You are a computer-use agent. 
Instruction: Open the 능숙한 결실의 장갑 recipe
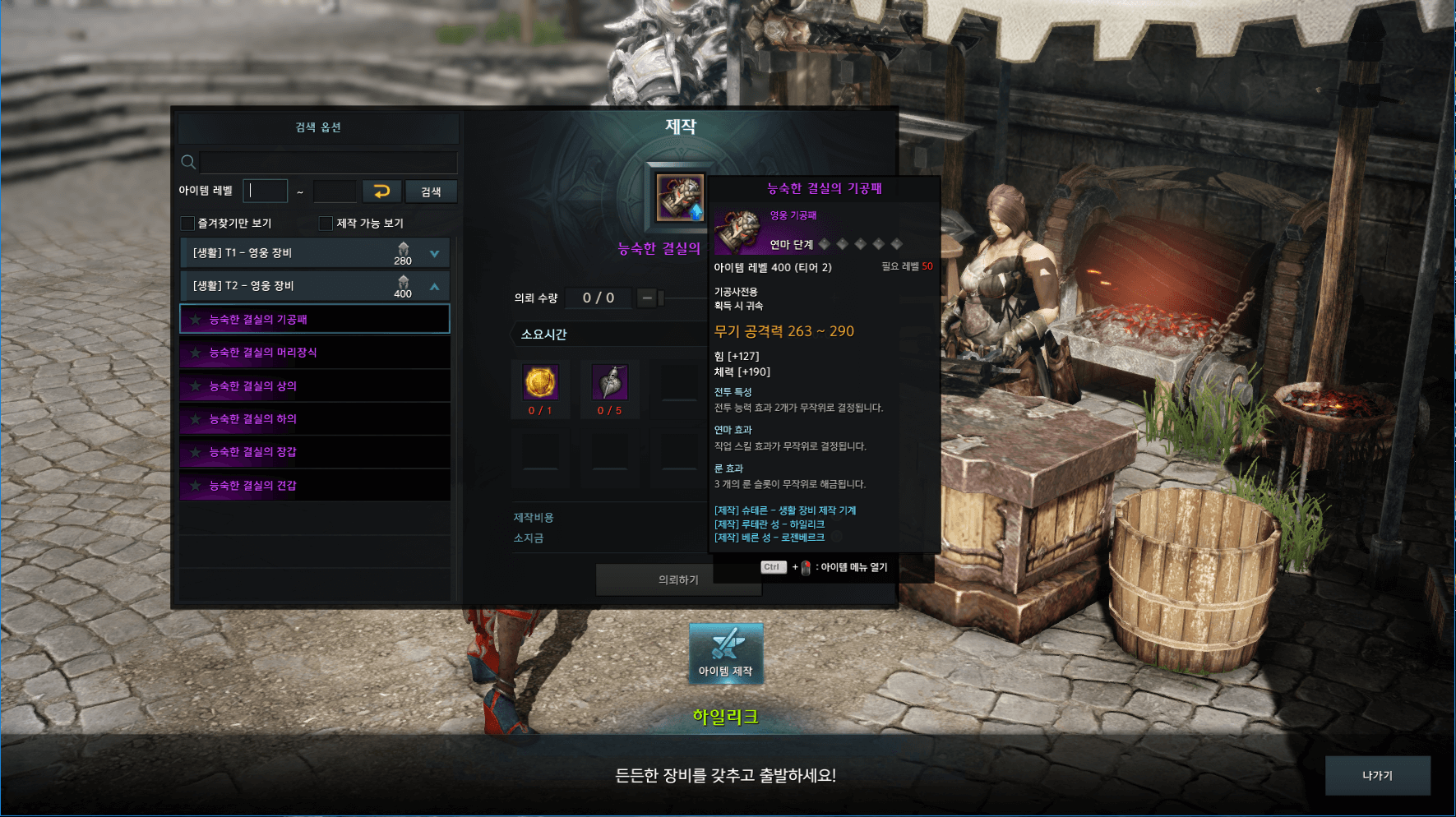(315, 452)
